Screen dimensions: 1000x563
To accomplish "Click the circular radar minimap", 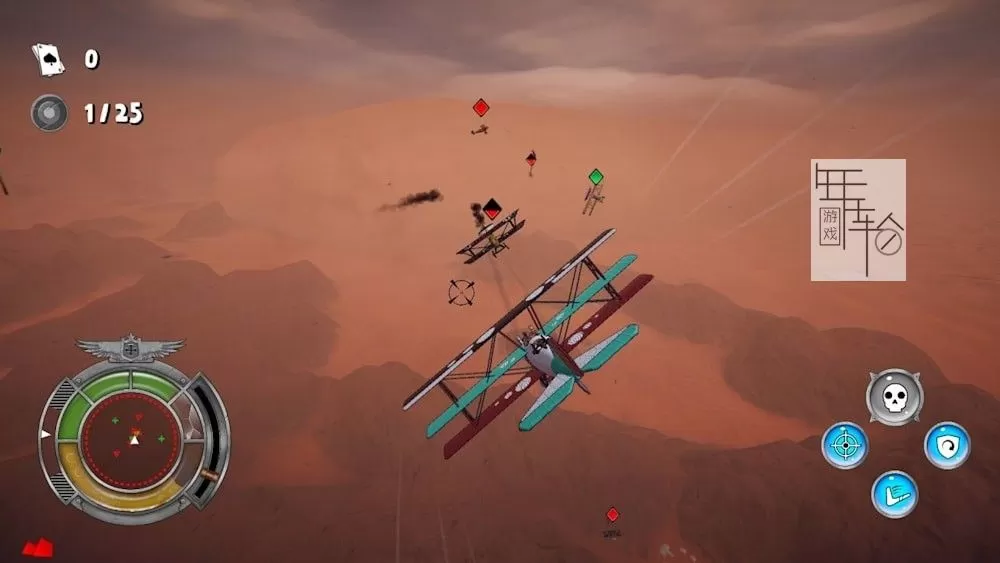I will coord(131,438).
